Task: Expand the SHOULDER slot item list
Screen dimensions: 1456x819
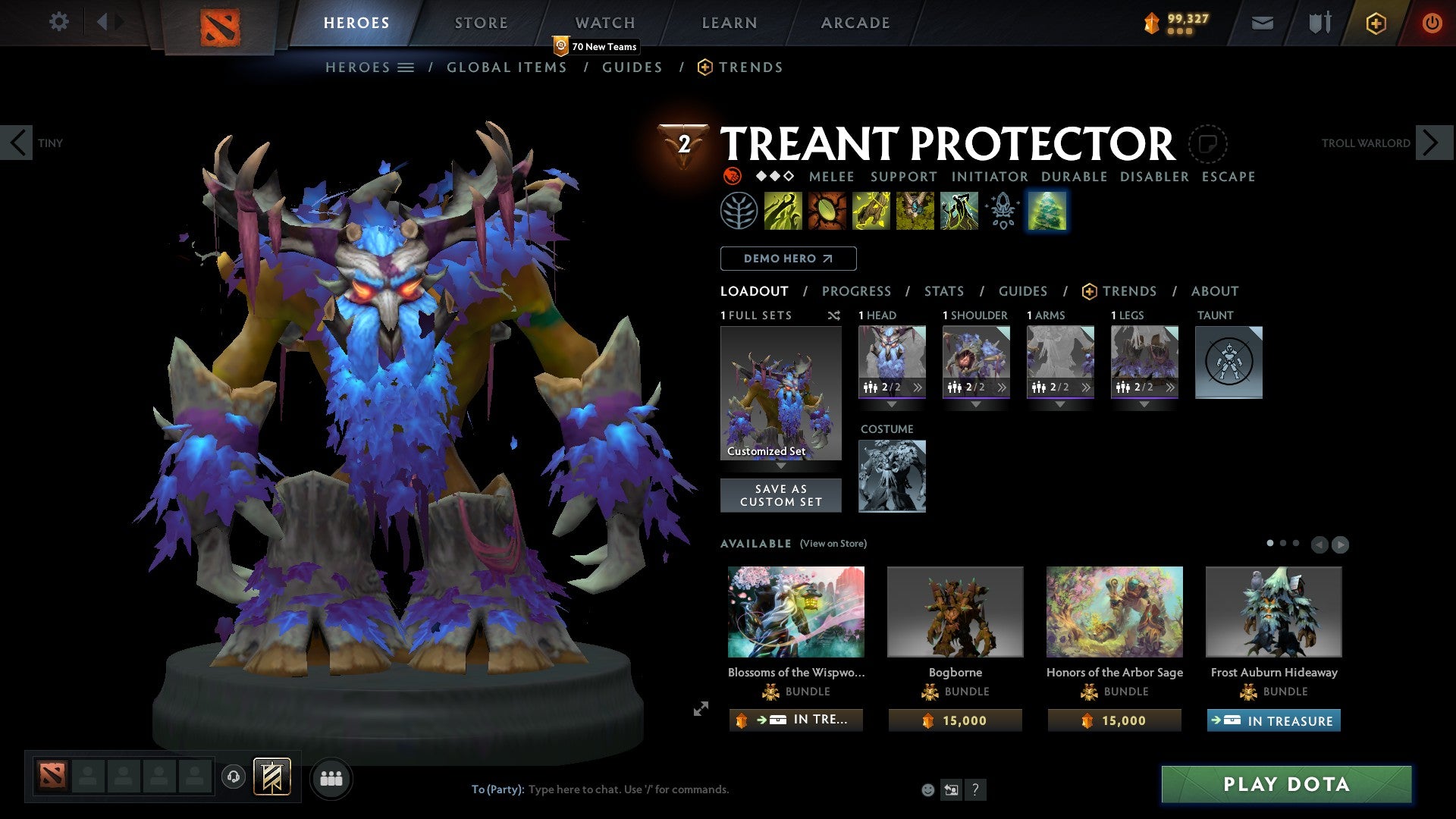Action: pos(1003,388)
